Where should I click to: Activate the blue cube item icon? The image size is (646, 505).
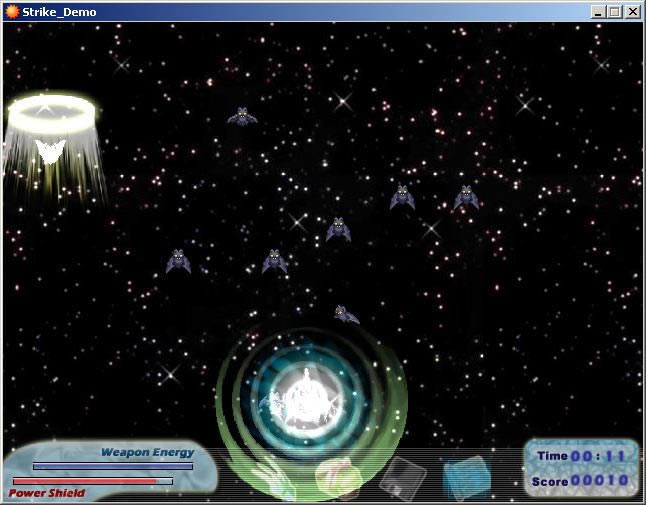(x=466, y=474)
